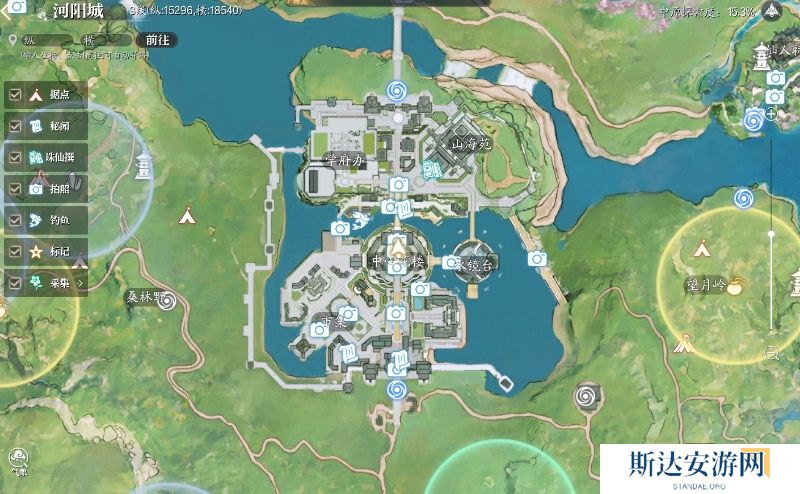Toggle the 标记 marker filter checkbox
This screenshot has width=800, height=494.
16,251
